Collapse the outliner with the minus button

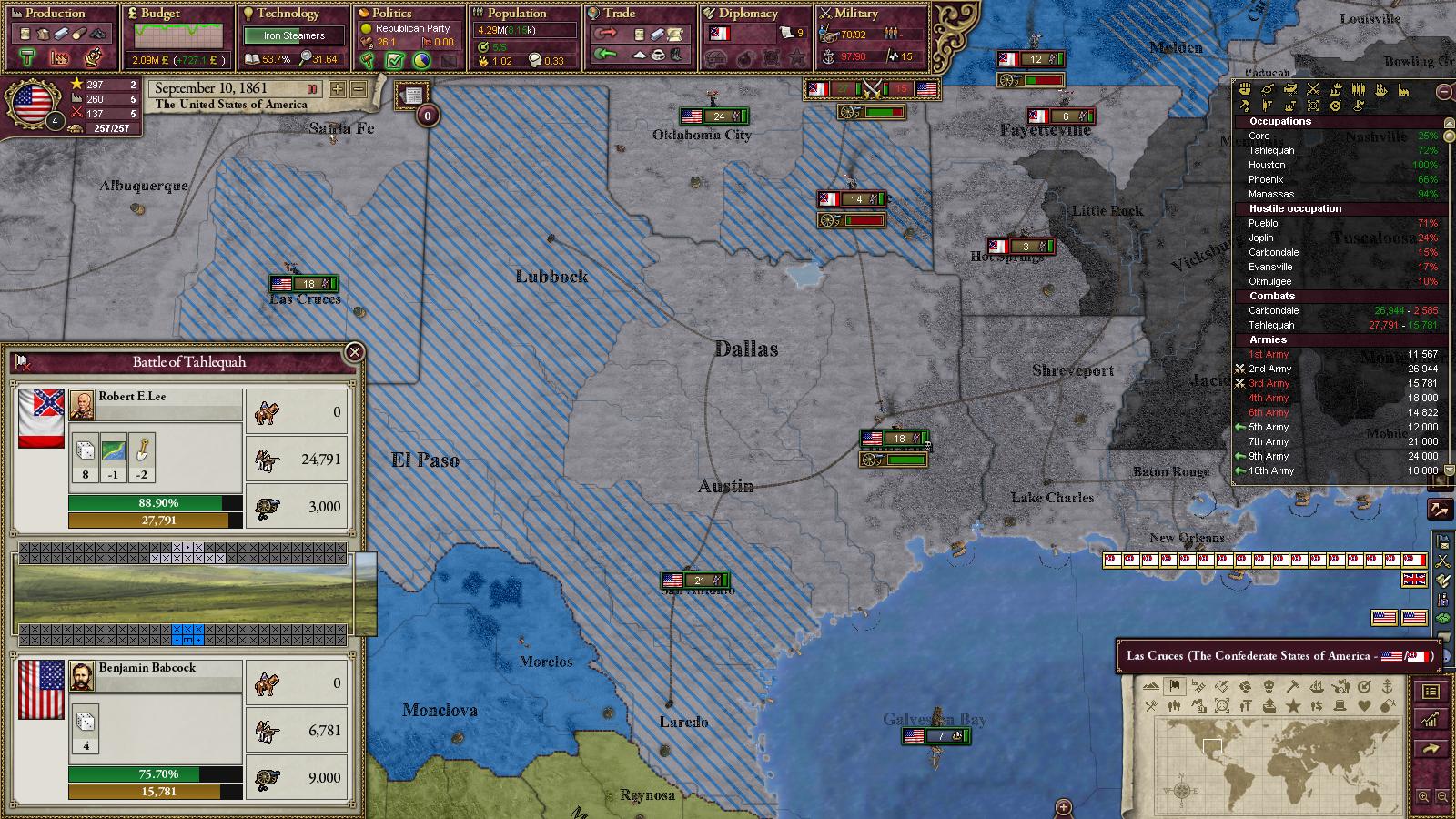1443,92
